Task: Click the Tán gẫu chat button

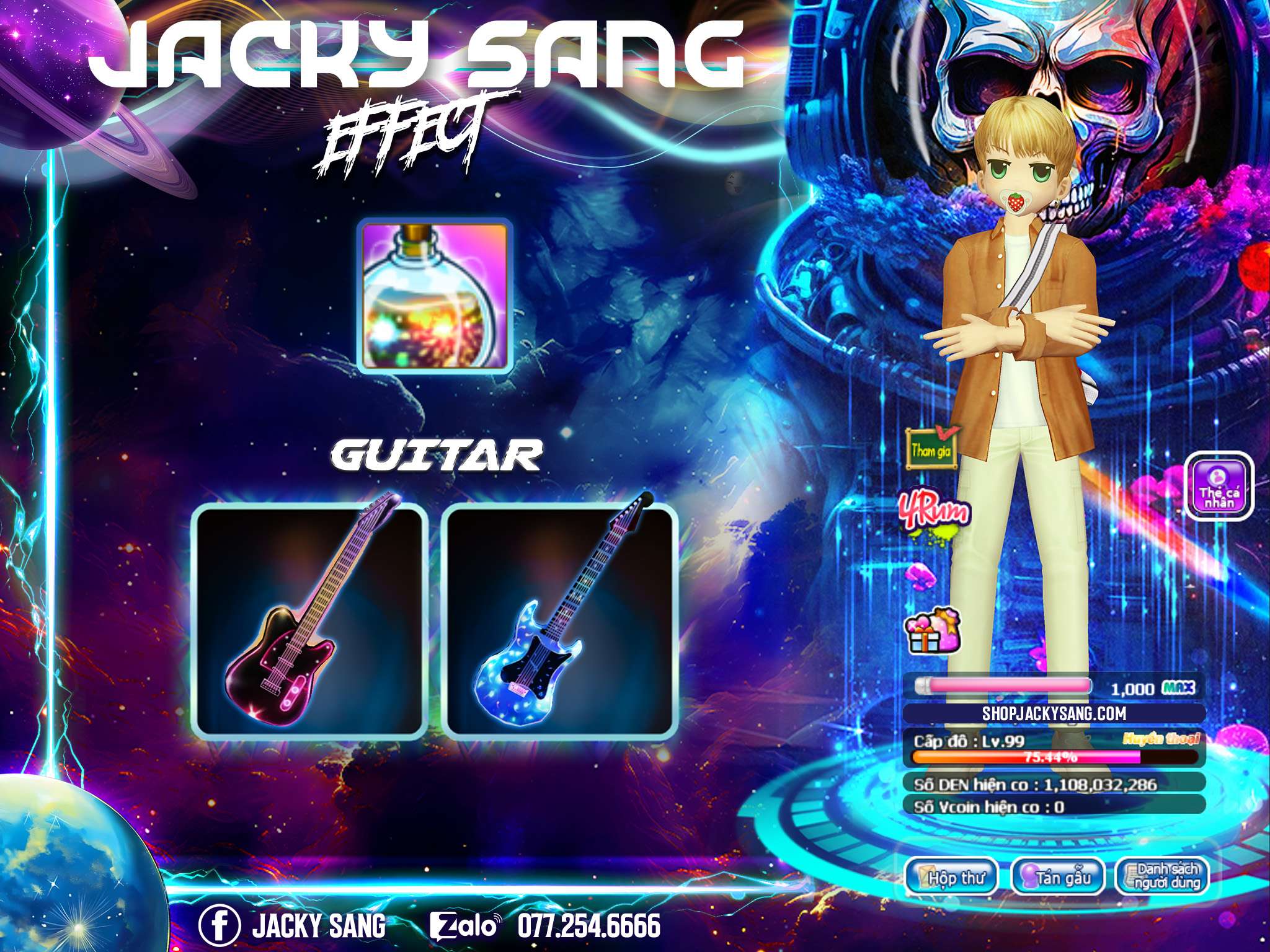Action: (x=1057, y=878)
